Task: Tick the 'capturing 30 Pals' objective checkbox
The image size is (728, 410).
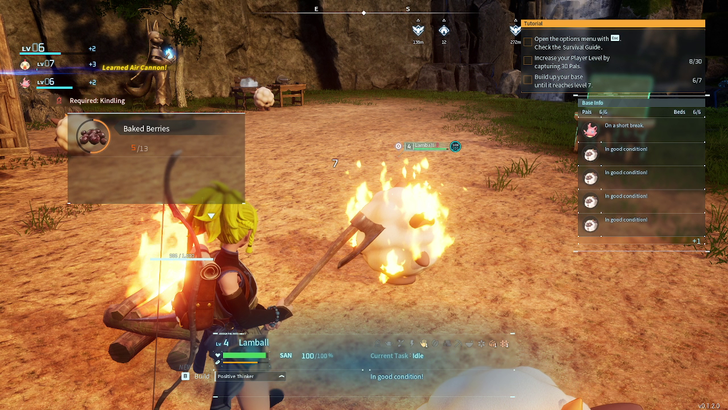Action: pos(528,61)
